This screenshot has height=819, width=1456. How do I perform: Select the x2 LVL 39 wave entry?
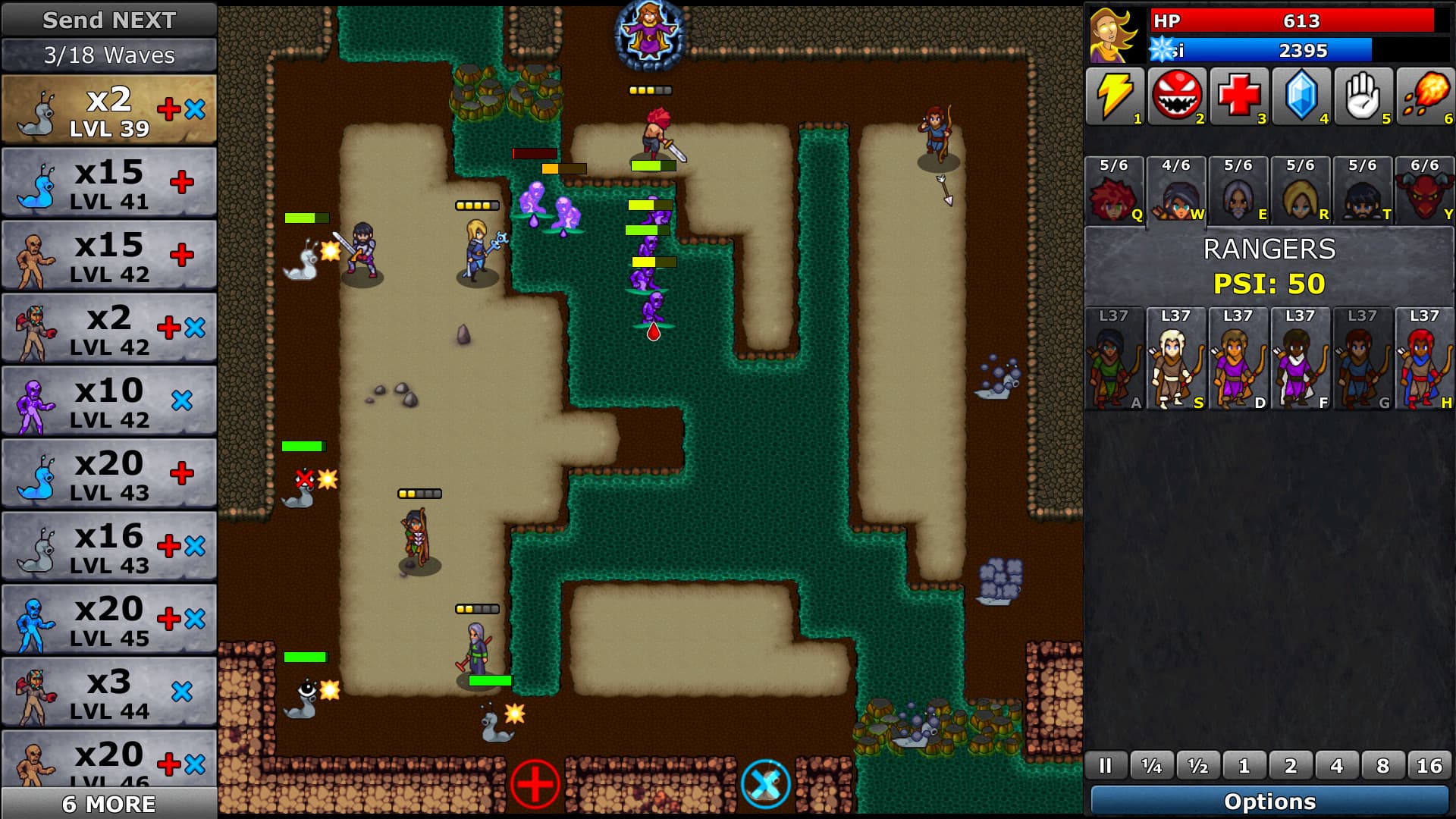pos(108,108)
